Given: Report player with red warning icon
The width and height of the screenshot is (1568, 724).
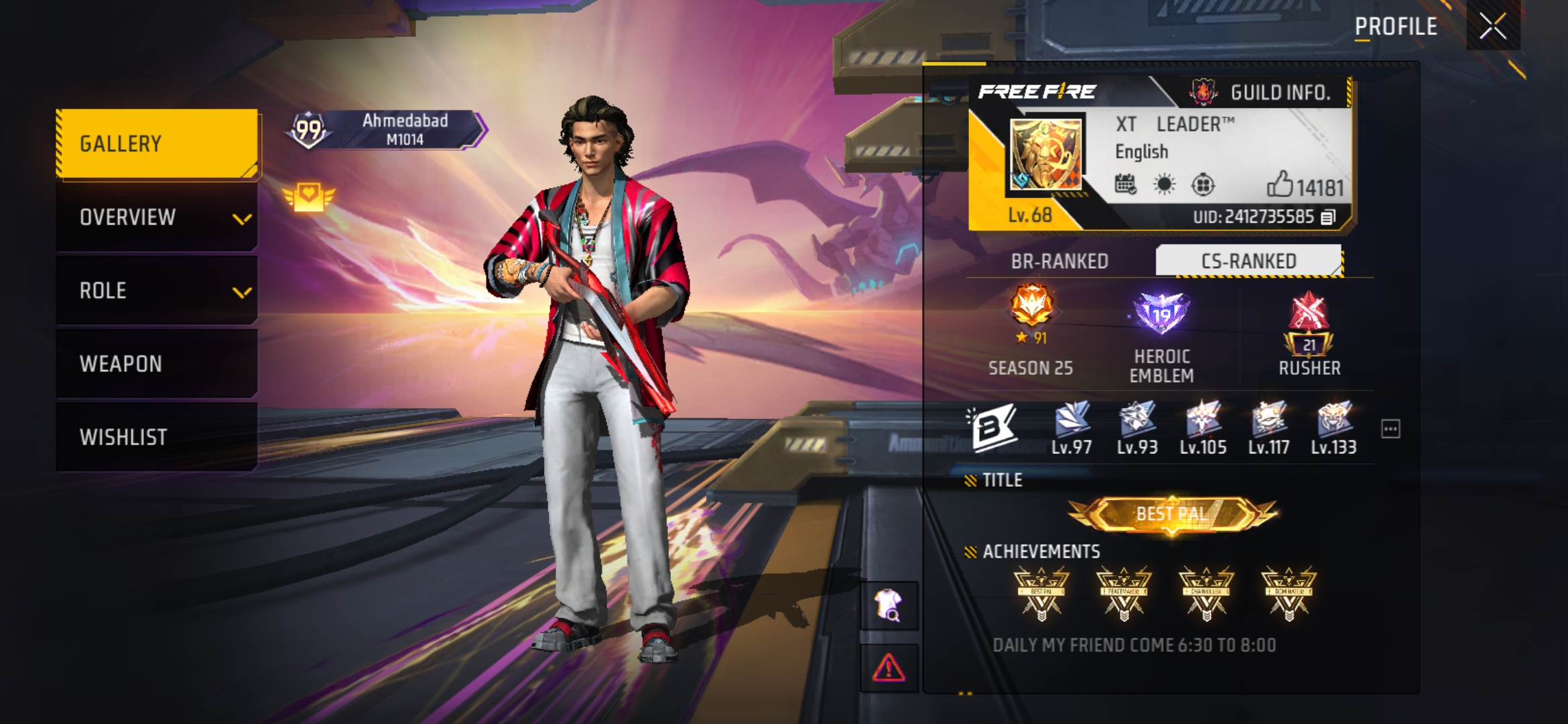Looking at the screenshot, I should (x=889, y=668).
